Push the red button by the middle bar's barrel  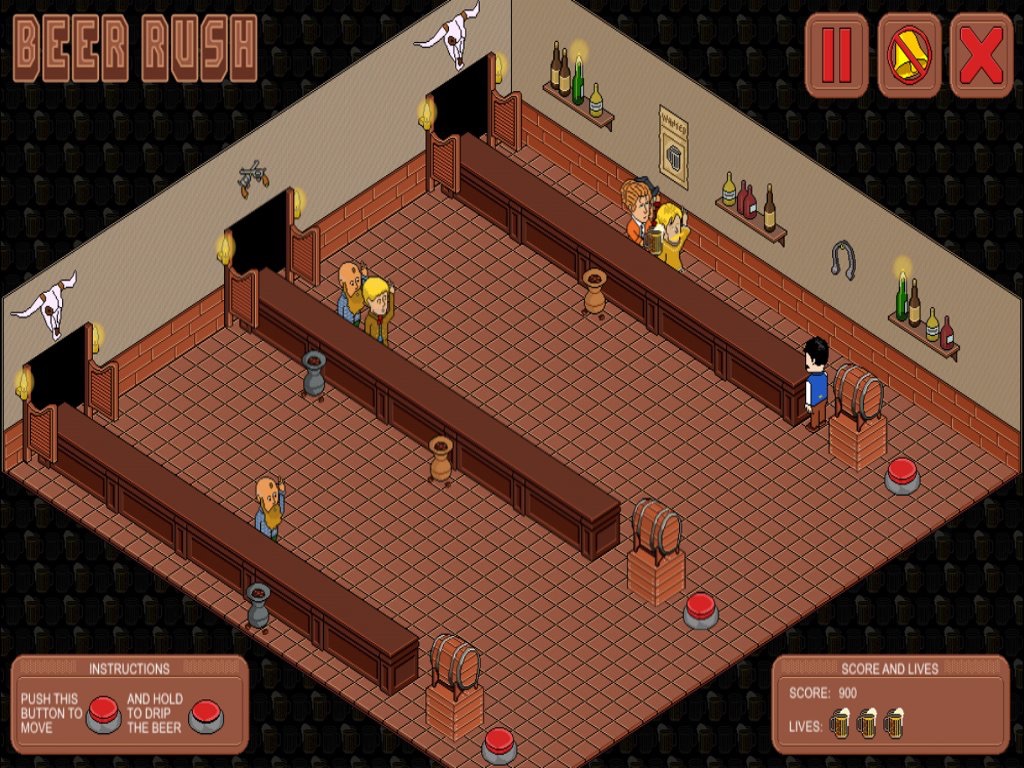coord(701,608)
